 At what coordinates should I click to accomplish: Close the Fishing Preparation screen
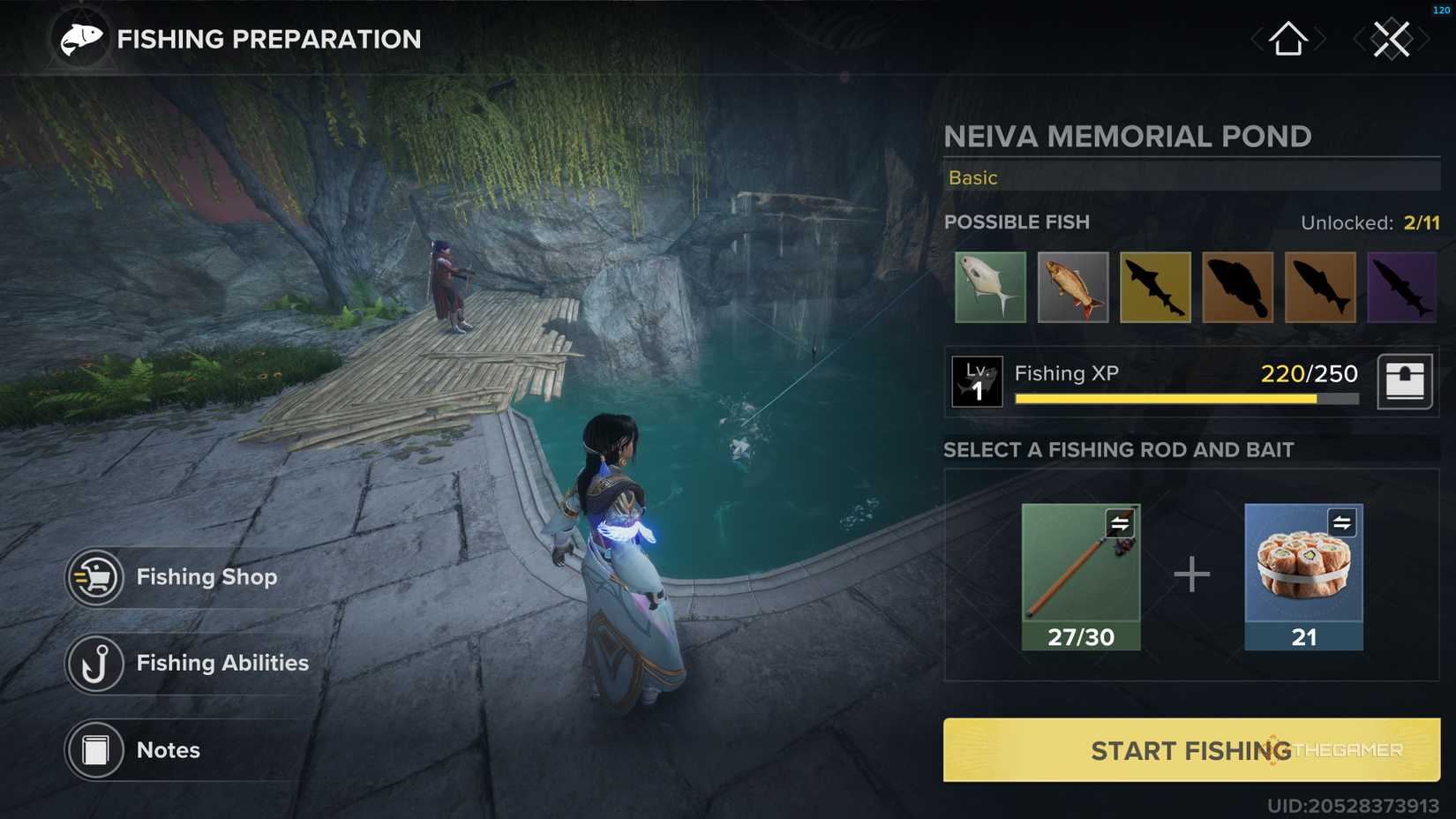coord(1392,38)
